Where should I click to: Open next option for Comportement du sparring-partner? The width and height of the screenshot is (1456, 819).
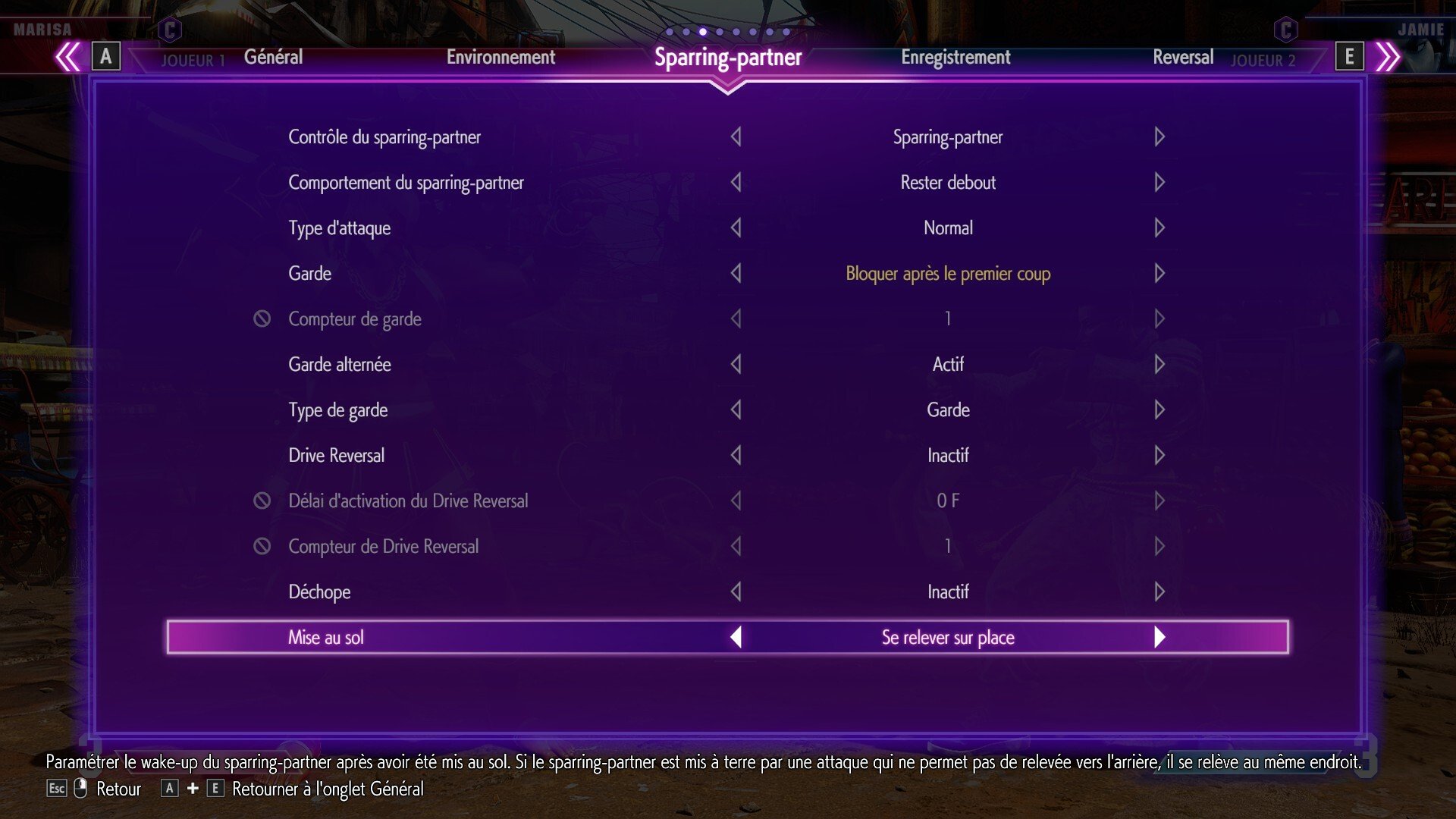(1159, 182)
